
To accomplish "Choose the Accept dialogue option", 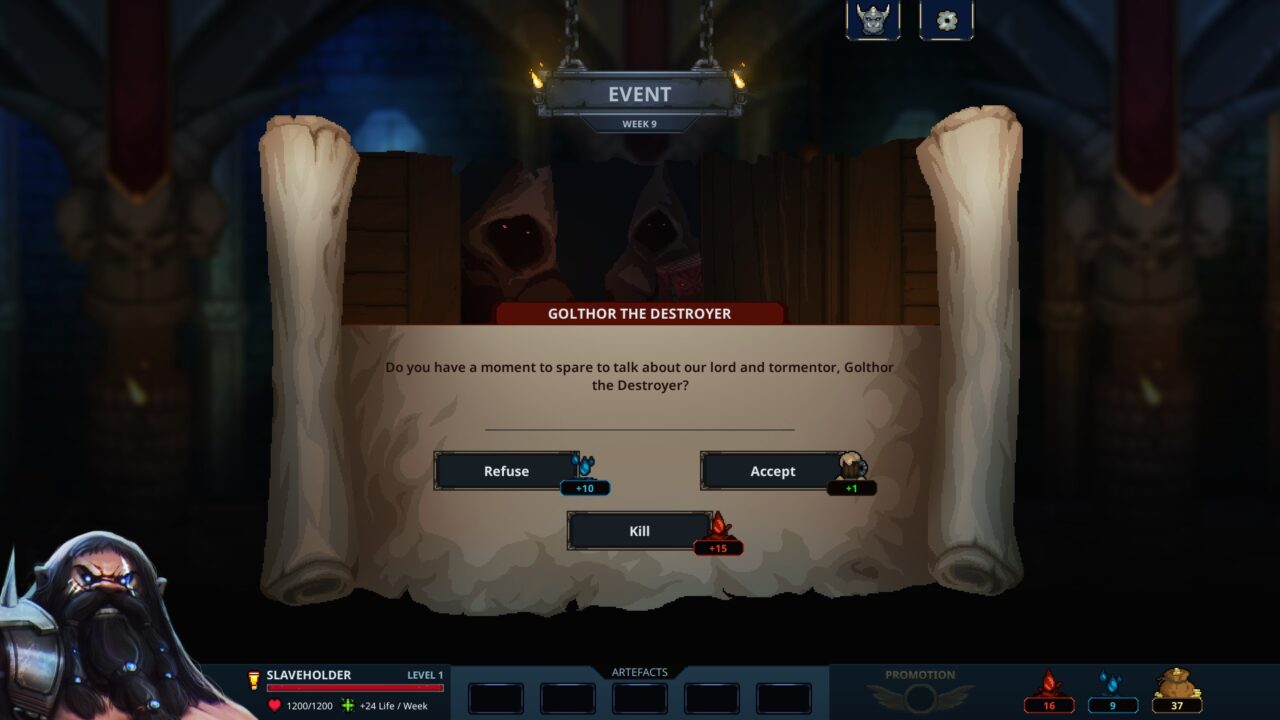I will click(773, 471).
